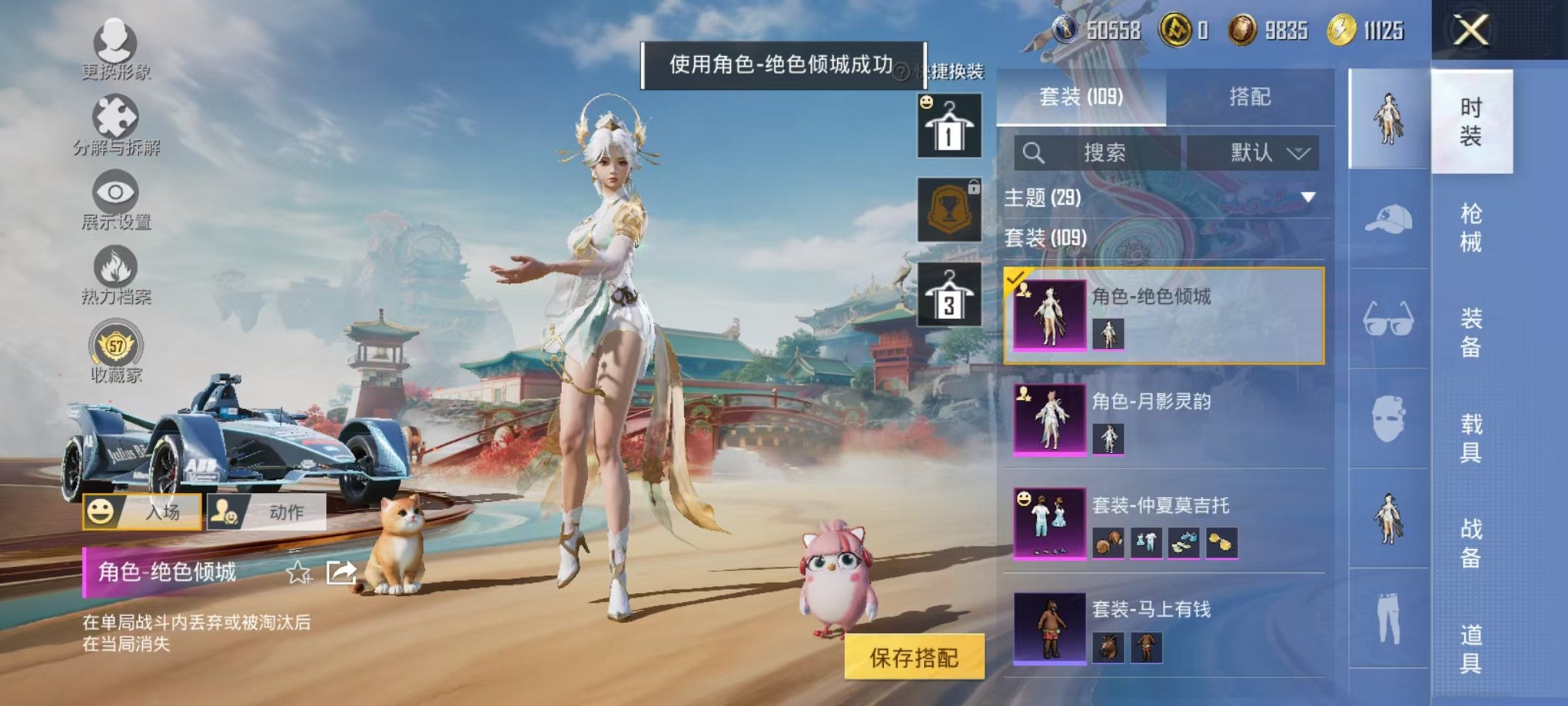The width and height of the screenshot is (1568, 706).
Task: Click the 搜索 search field
Action: point(1099,152)
